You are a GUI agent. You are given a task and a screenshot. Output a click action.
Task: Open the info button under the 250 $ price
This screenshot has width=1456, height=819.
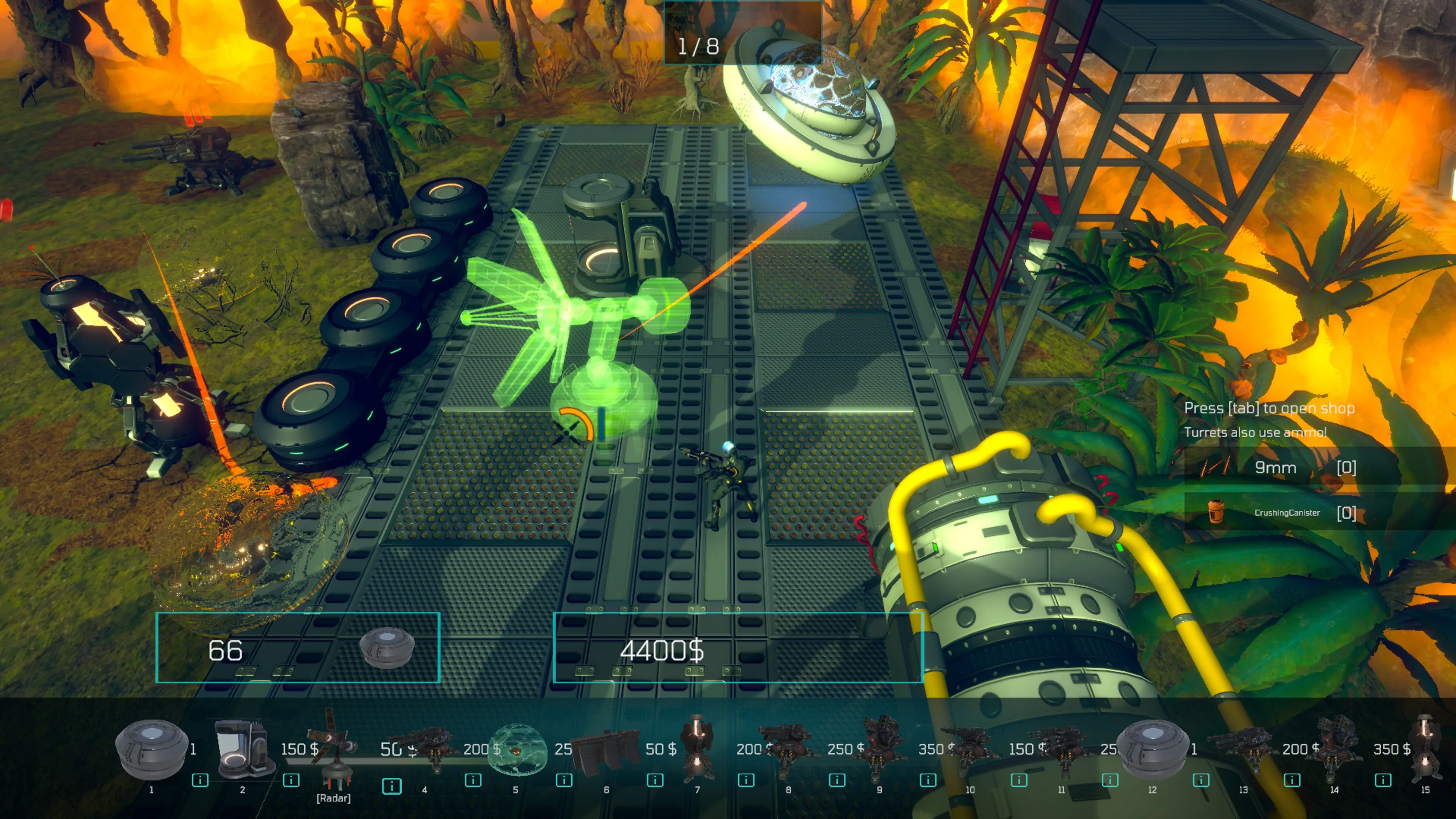(x=836, y=780)
